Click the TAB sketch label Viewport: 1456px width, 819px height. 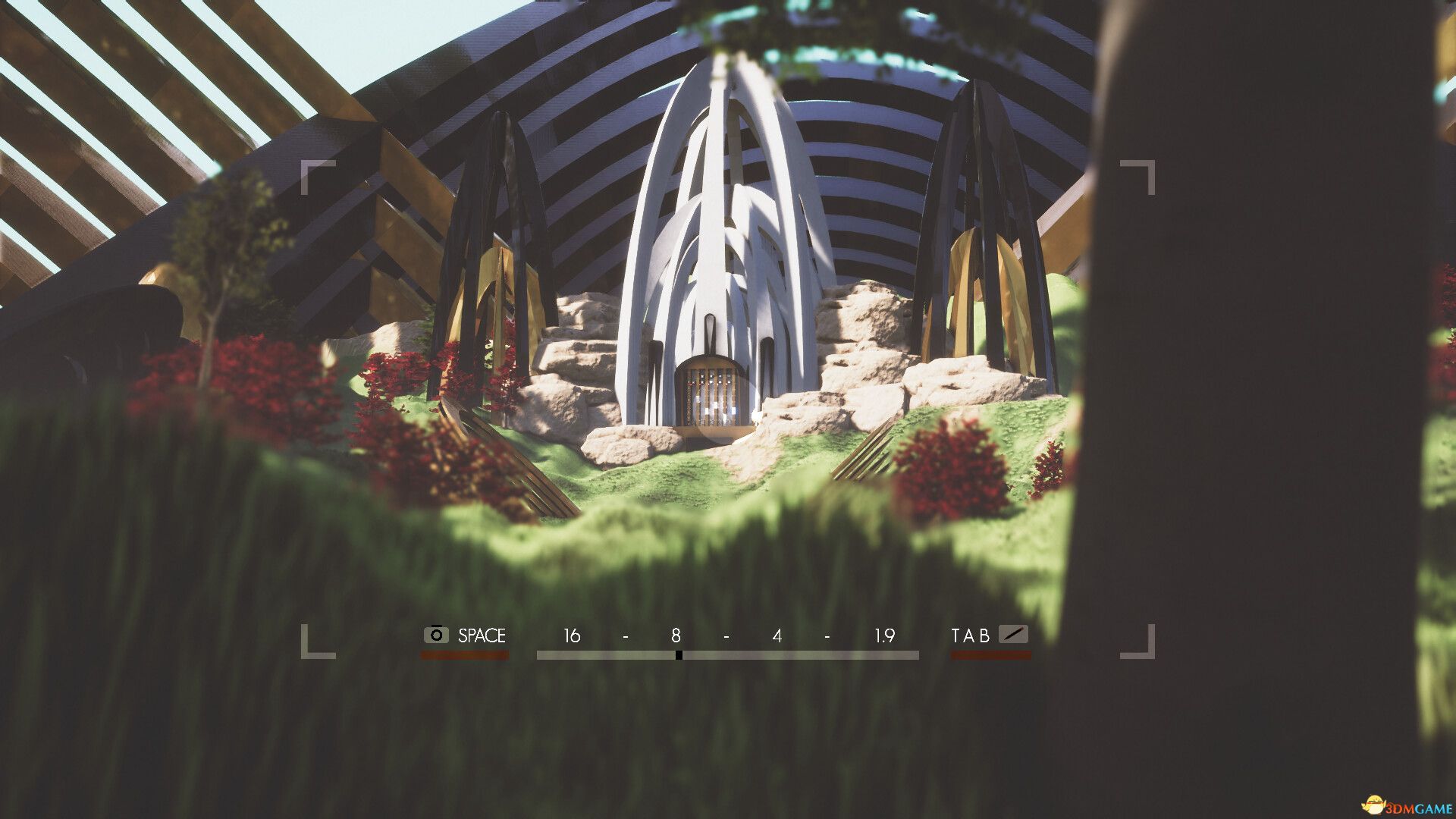click(971, 636)
